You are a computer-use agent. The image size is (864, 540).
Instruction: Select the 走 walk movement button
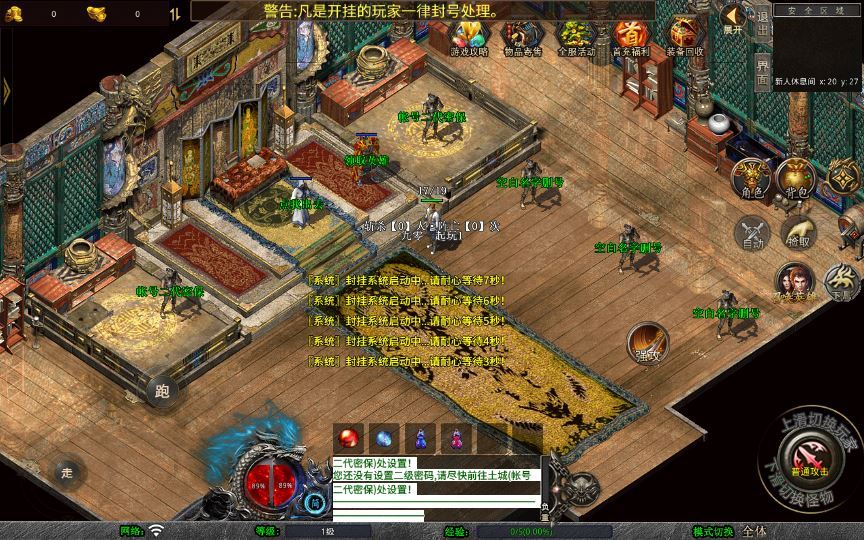point(67,472)
